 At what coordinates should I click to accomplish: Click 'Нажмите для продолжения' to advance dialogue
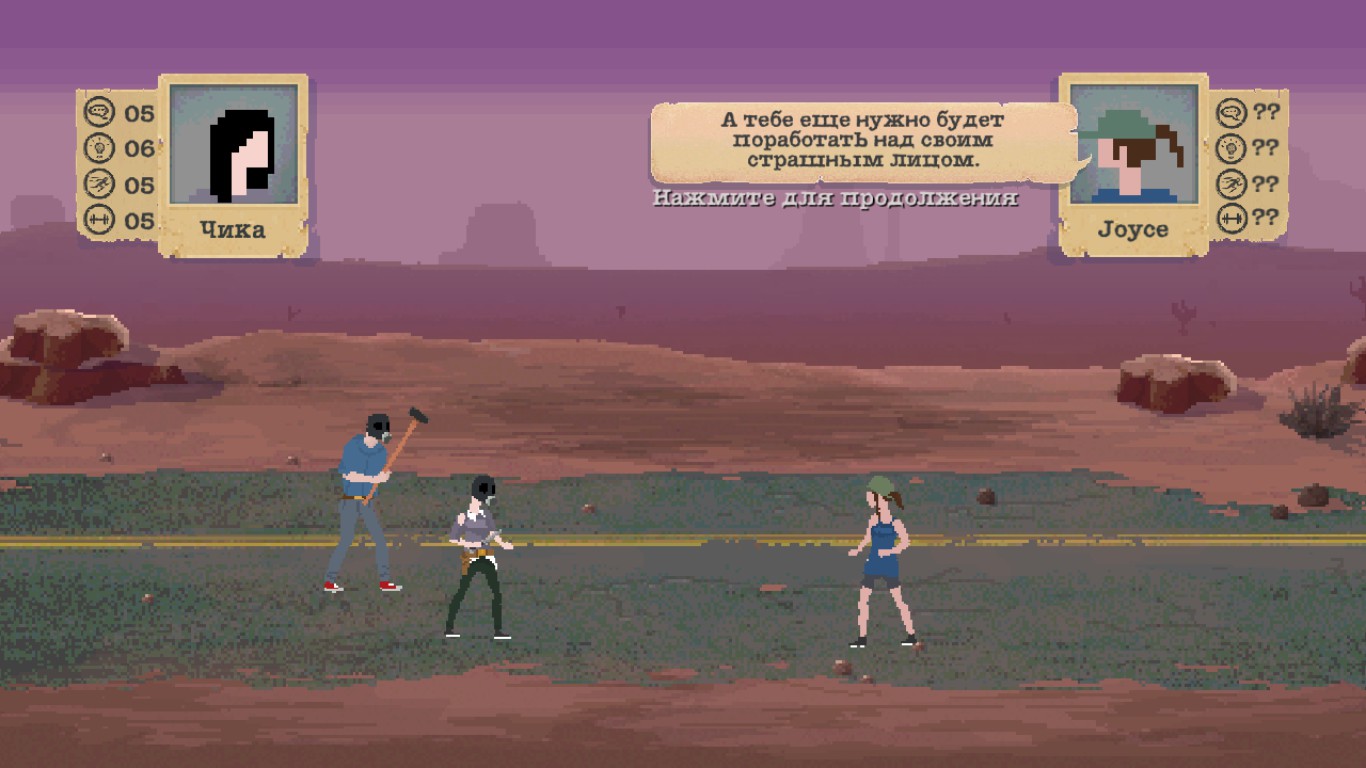835,200
